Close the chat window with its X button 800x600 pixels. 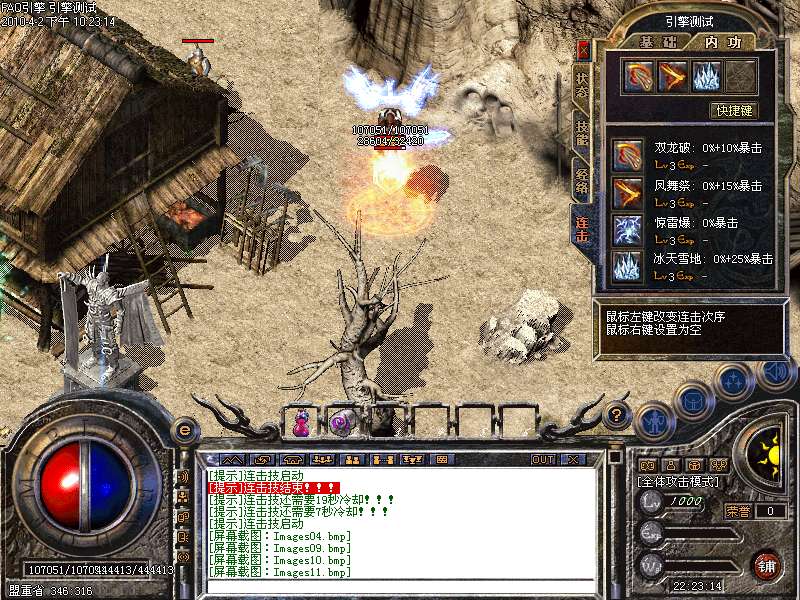pyautogui.click(x=573, y=460)
